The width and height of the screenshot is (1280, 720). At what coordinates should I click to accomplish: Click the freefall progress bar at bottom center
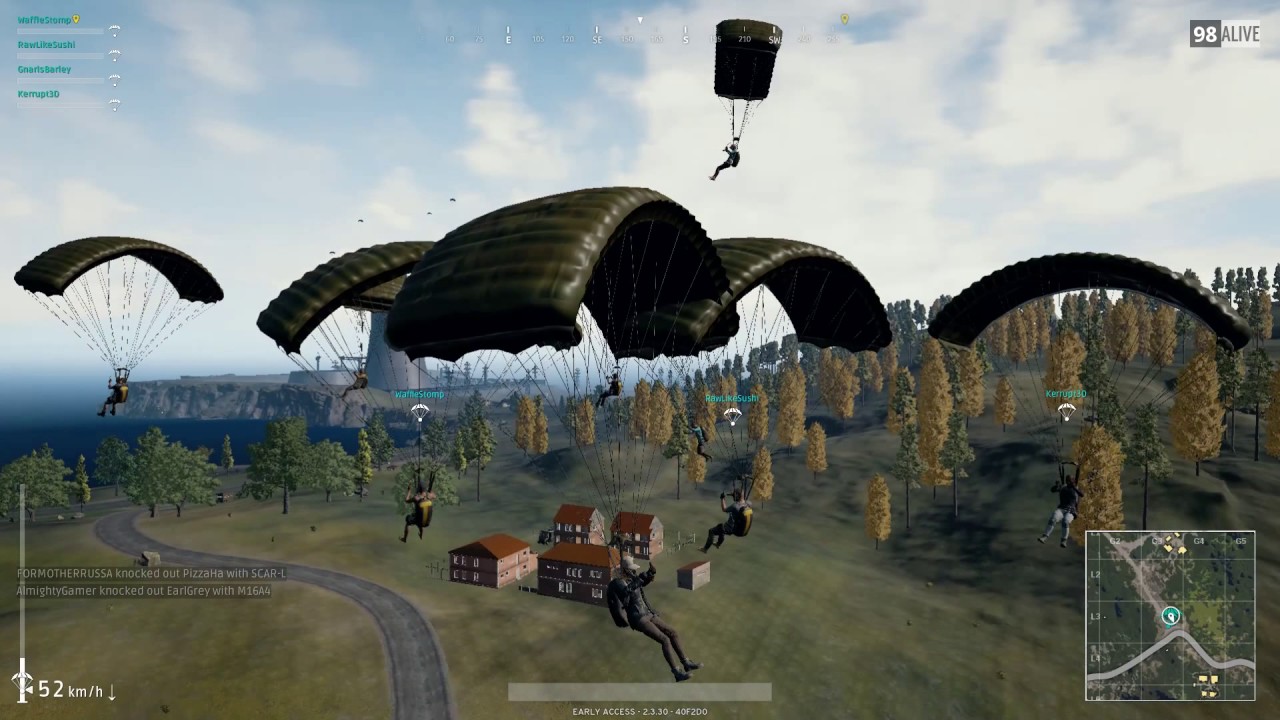coord(639,691)
